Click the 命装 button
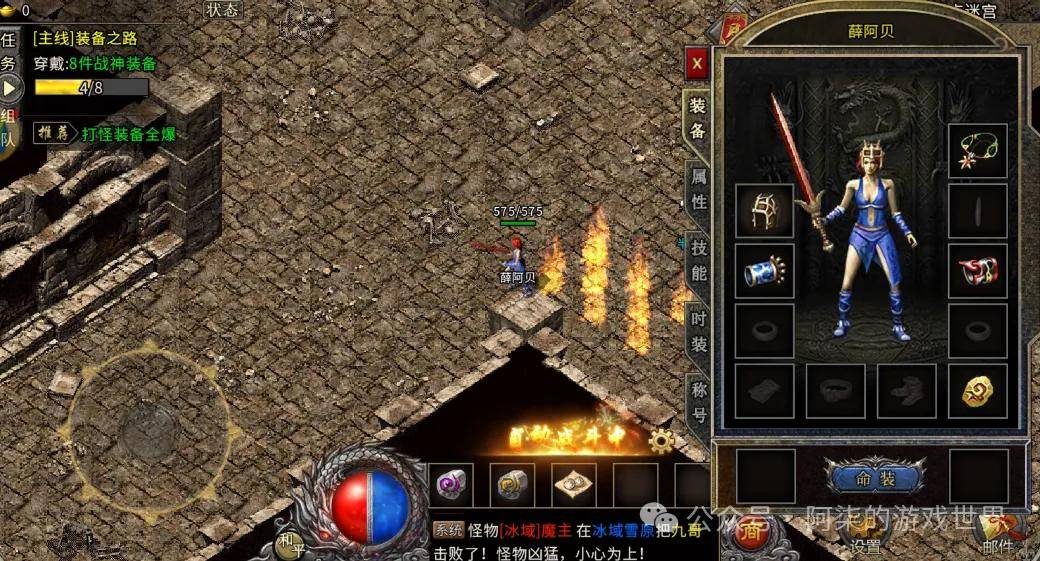Image resolution: width=1040 pixels, height=561 pixels. click(875, 478)
